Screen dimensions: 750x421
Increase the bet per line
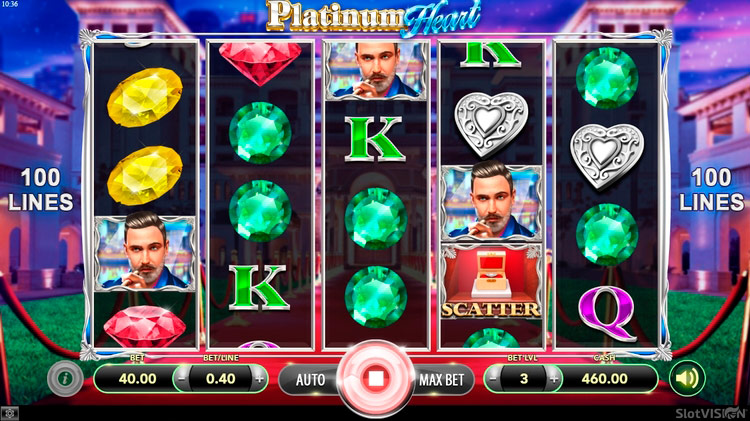(260, 379)
